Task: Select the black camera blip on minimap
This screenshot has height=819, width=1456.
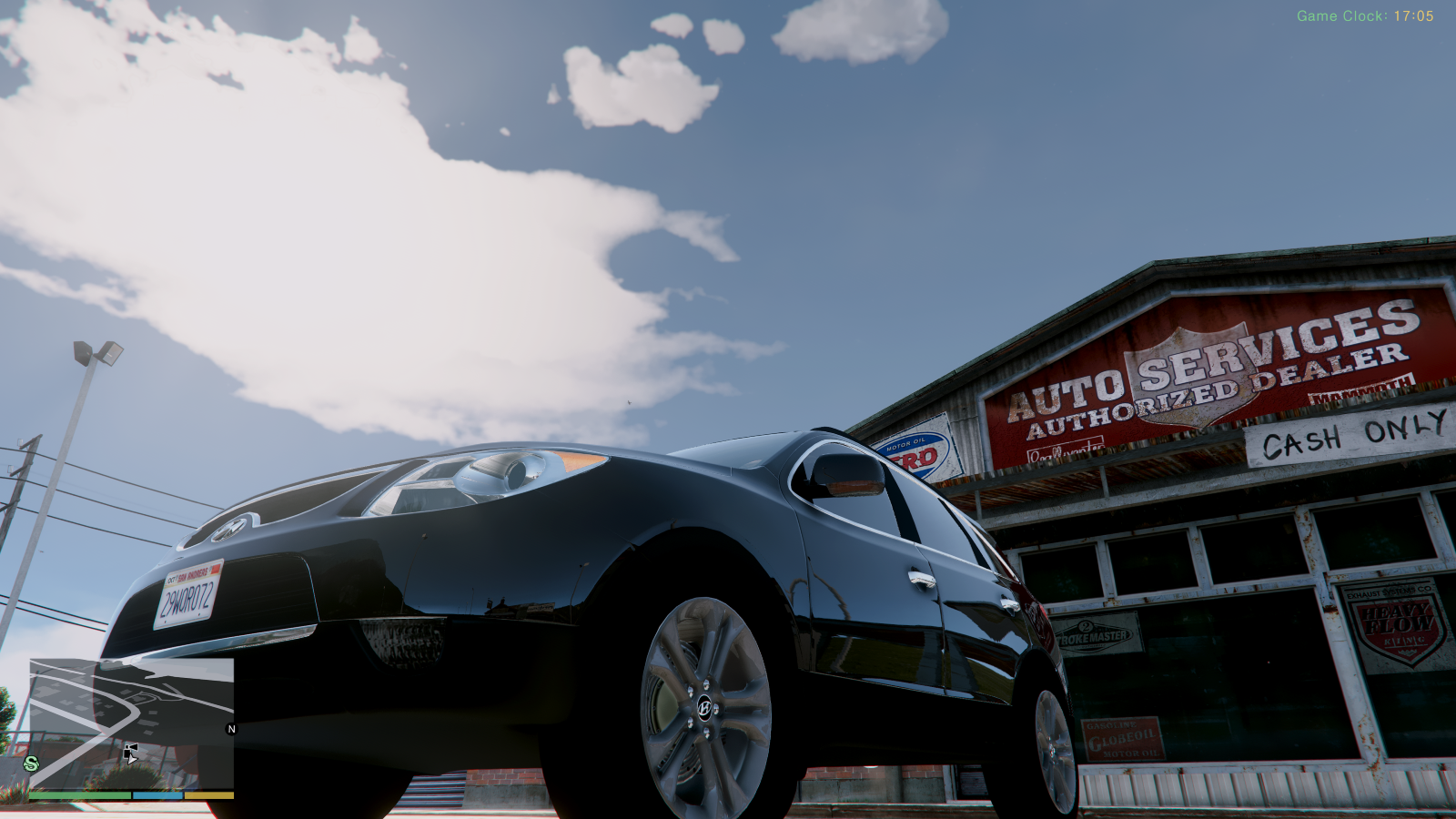Action: (130, 752)
